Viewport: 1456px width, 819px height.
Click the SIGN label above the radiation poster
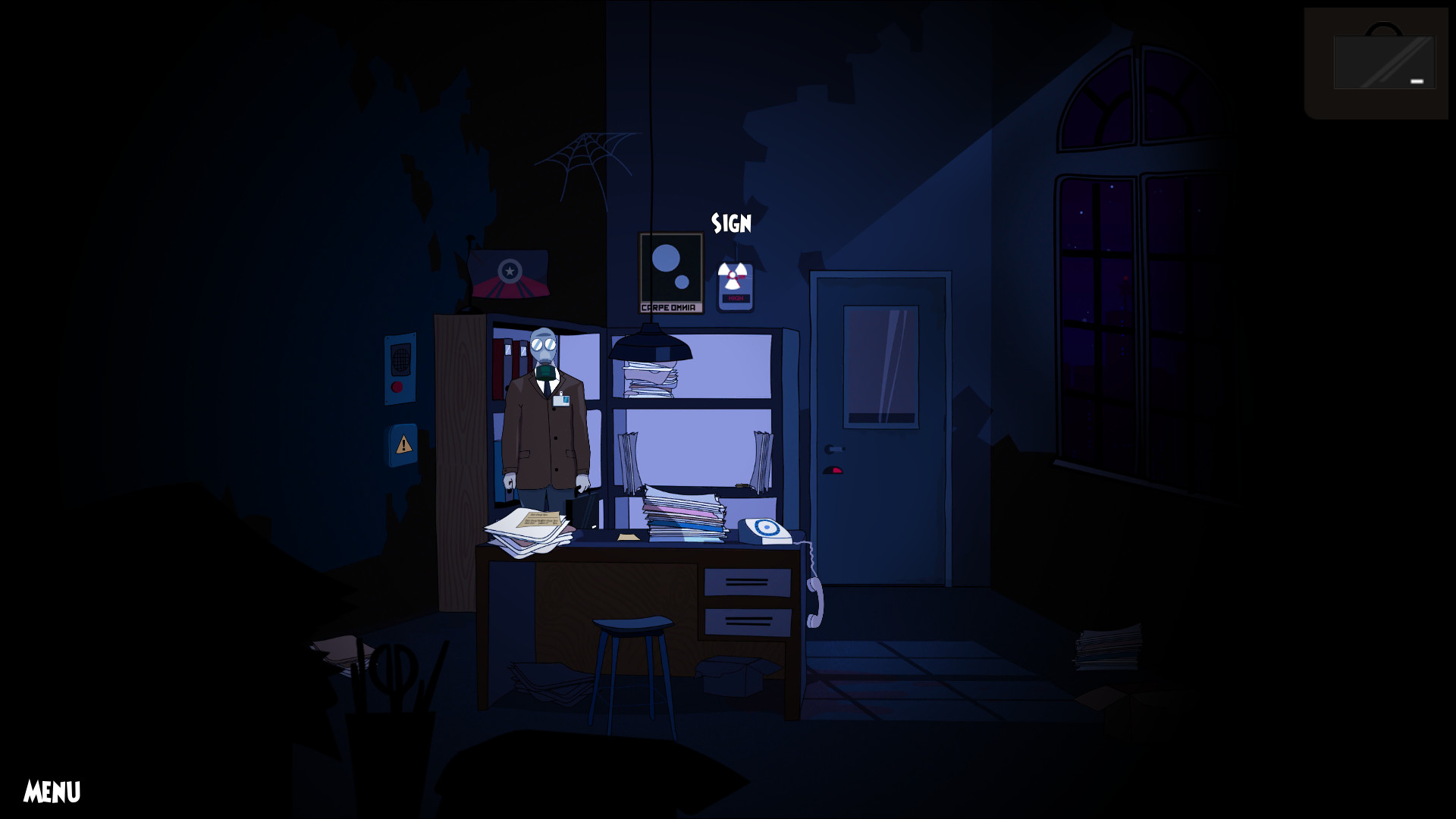pyautogui.click(x=730, y=224)
